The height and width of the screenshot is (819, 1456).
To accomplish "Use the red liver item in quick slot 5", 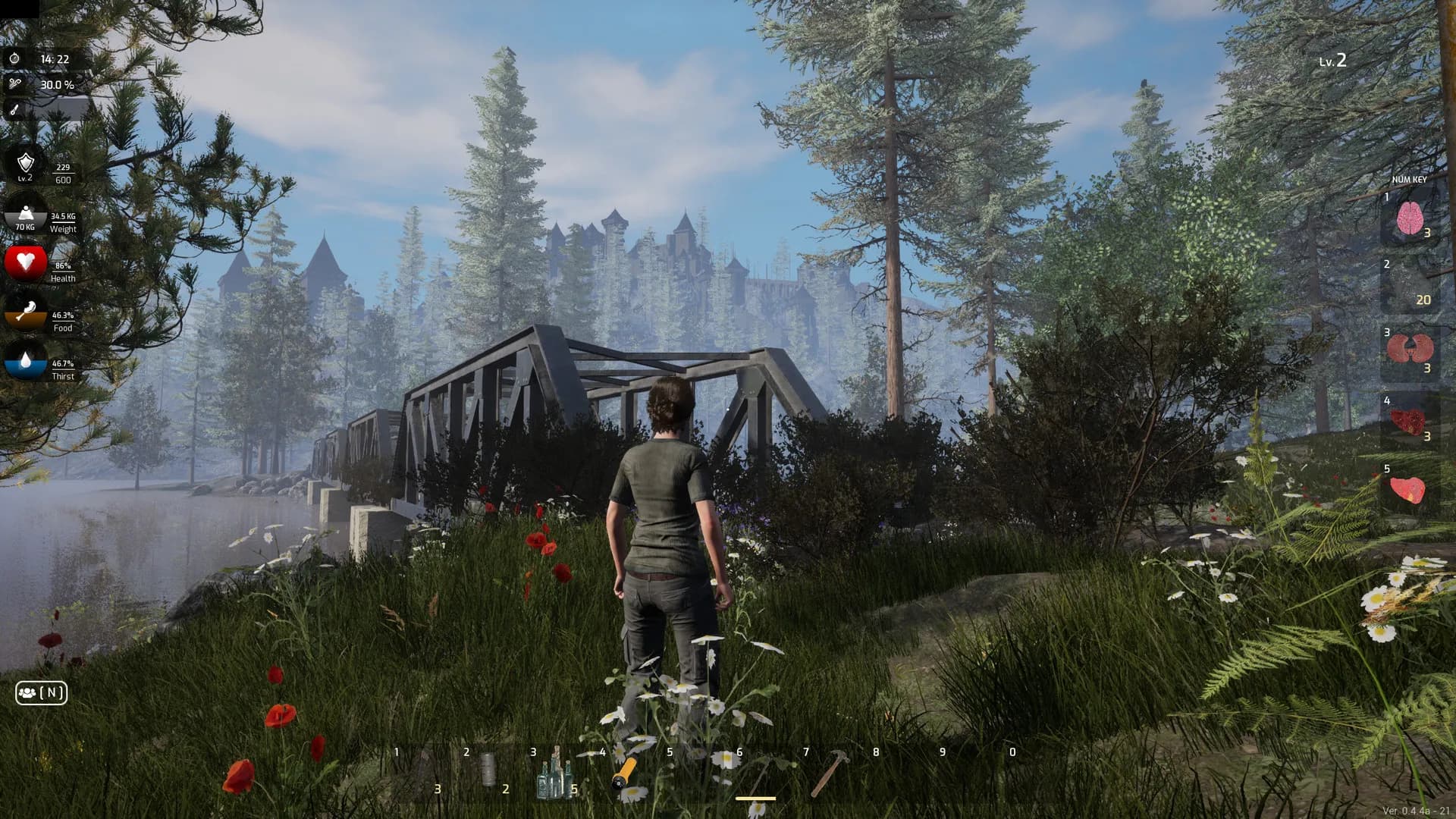I will [x=1407, y=489].
